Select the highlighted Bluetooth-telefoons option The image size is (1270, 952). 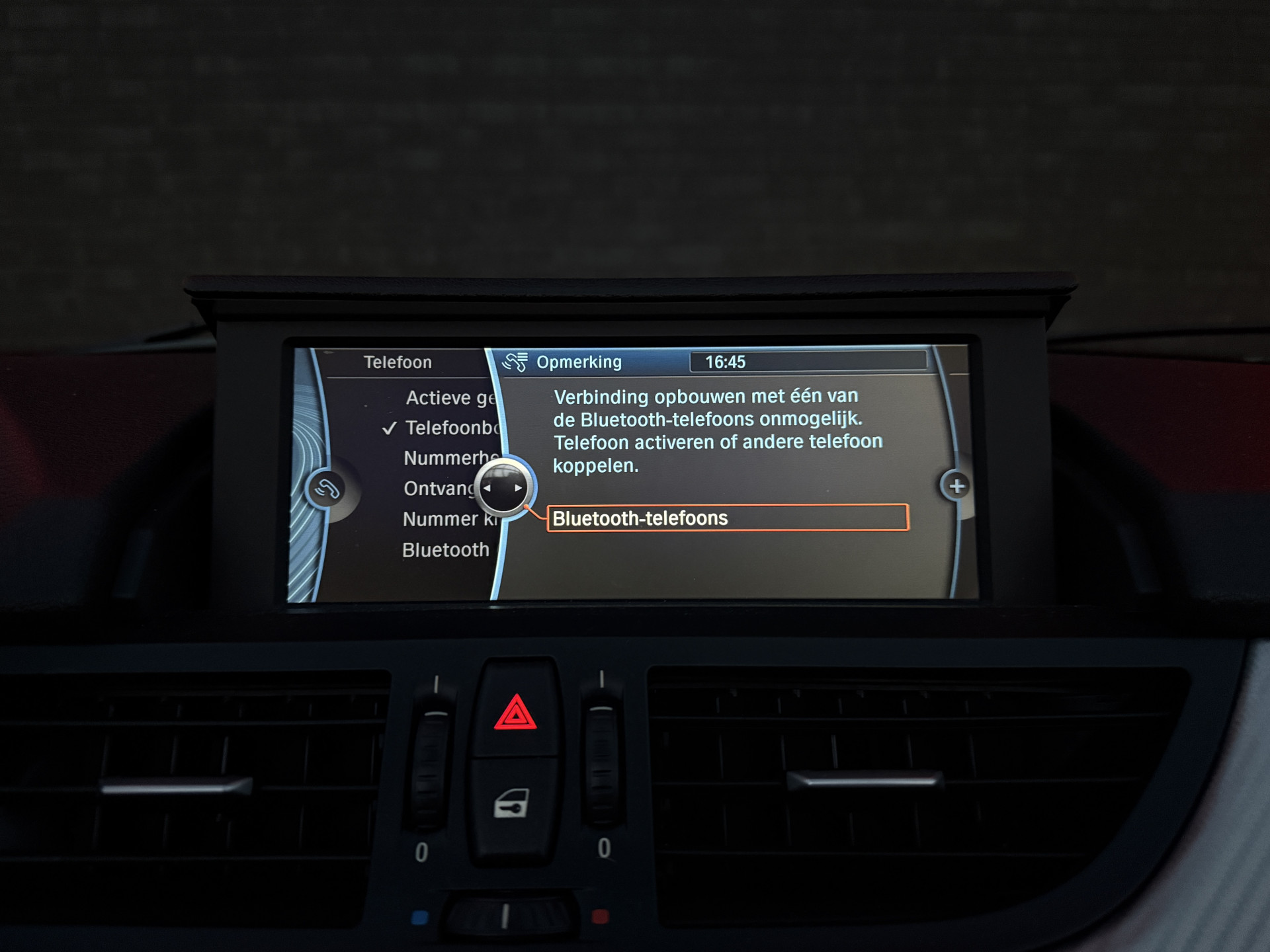[x=727, y=518]
